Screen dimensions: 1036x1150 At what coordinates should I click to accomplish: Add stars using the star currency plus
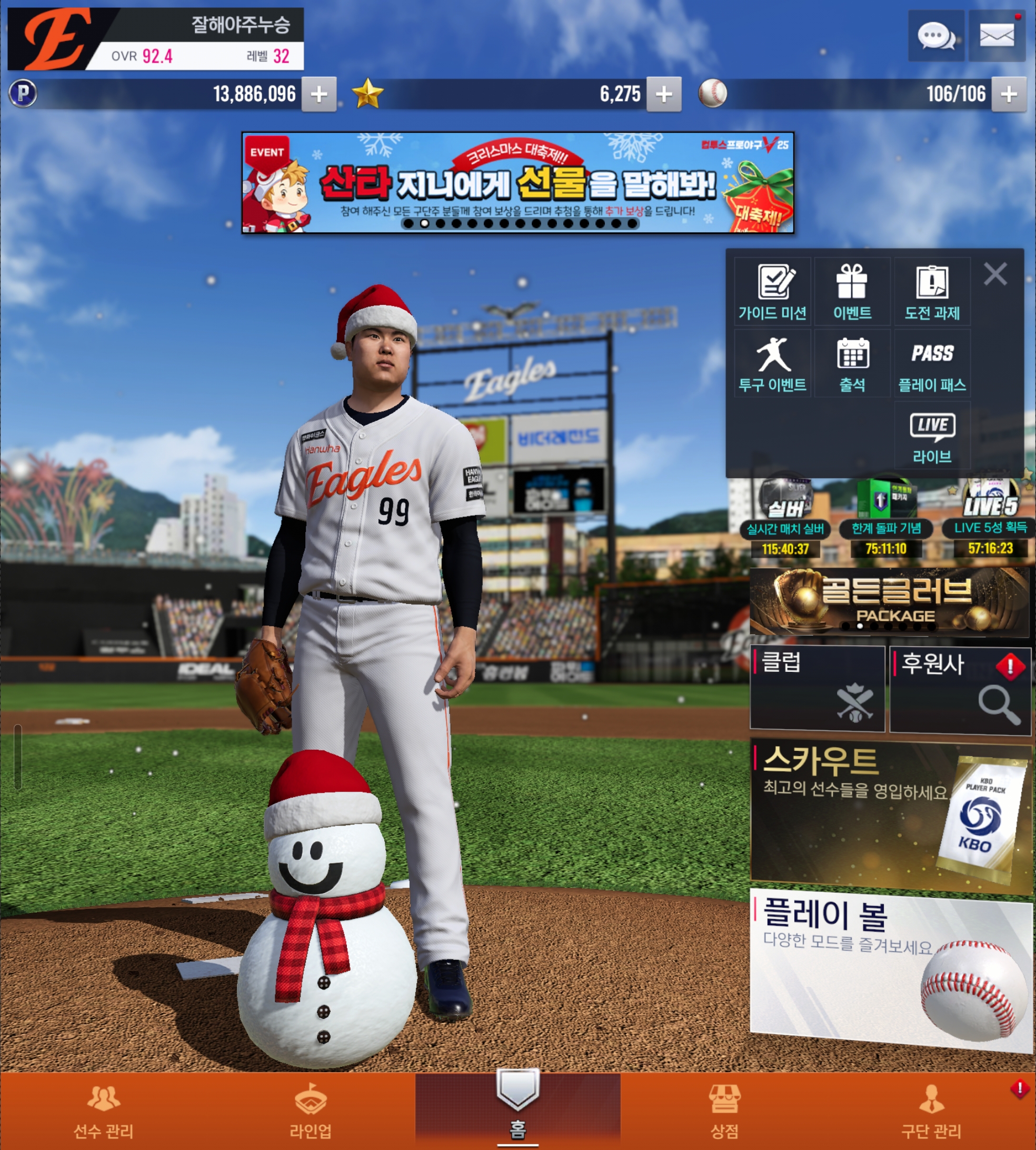(x=664, y=94)
